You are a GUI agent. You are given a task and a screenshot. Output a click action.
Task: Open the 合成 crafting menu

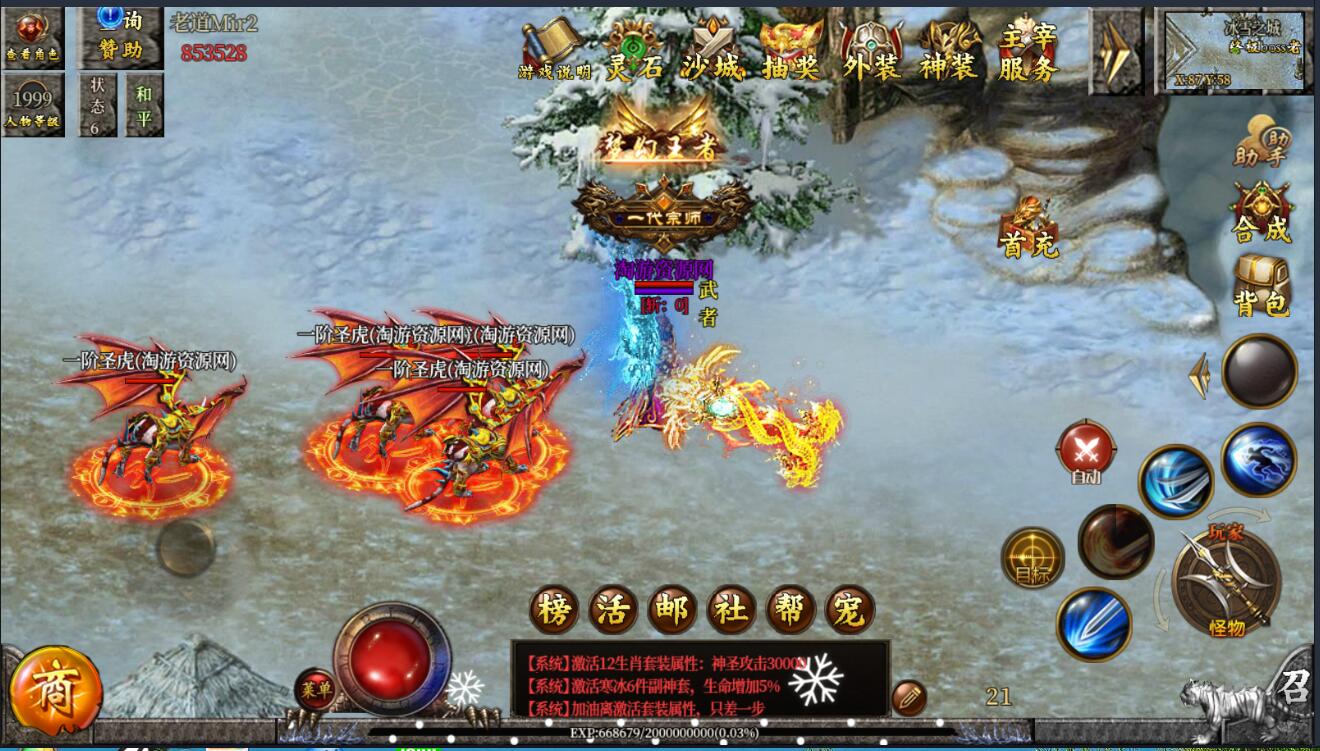(1262, 212)
